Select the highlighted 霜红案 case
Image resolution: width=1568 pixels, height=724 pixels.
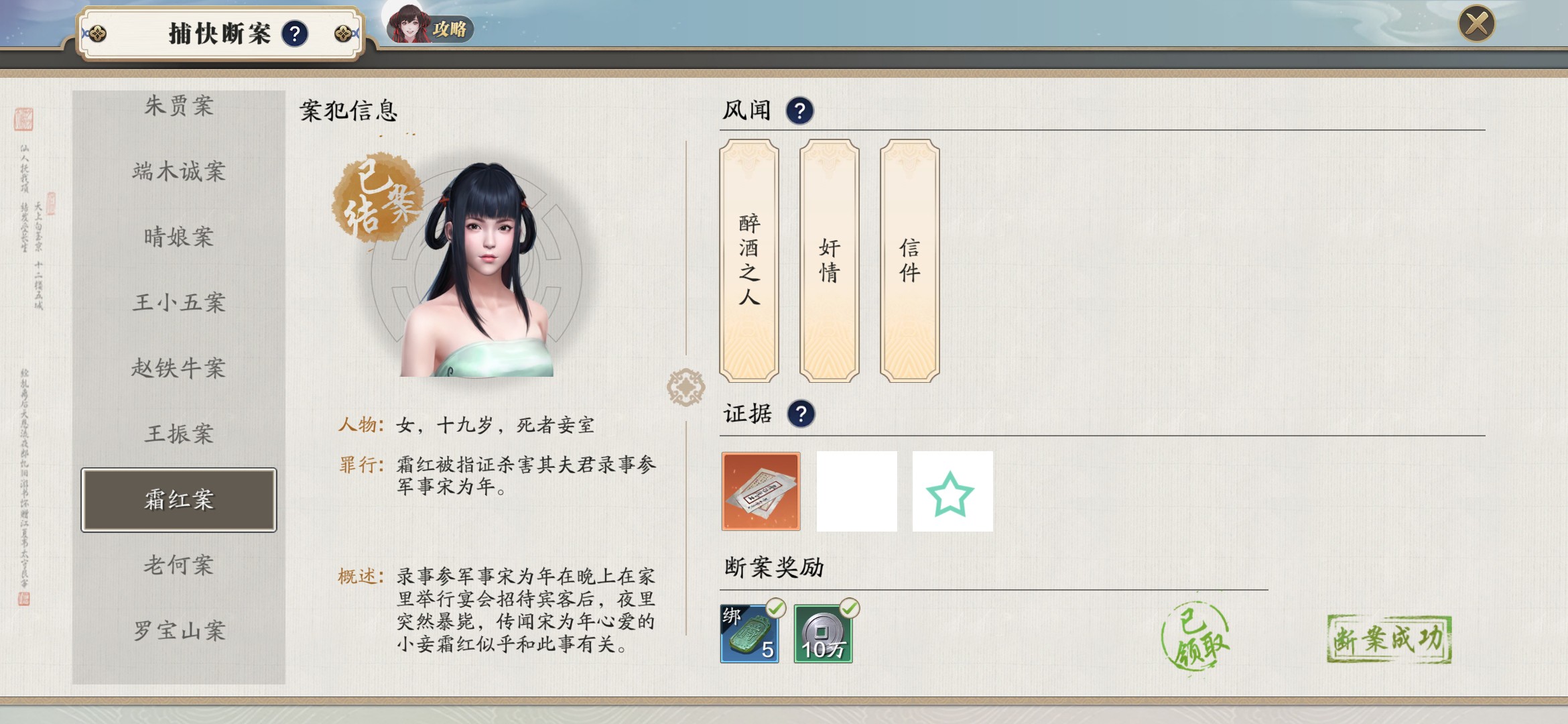click(179, 500)
